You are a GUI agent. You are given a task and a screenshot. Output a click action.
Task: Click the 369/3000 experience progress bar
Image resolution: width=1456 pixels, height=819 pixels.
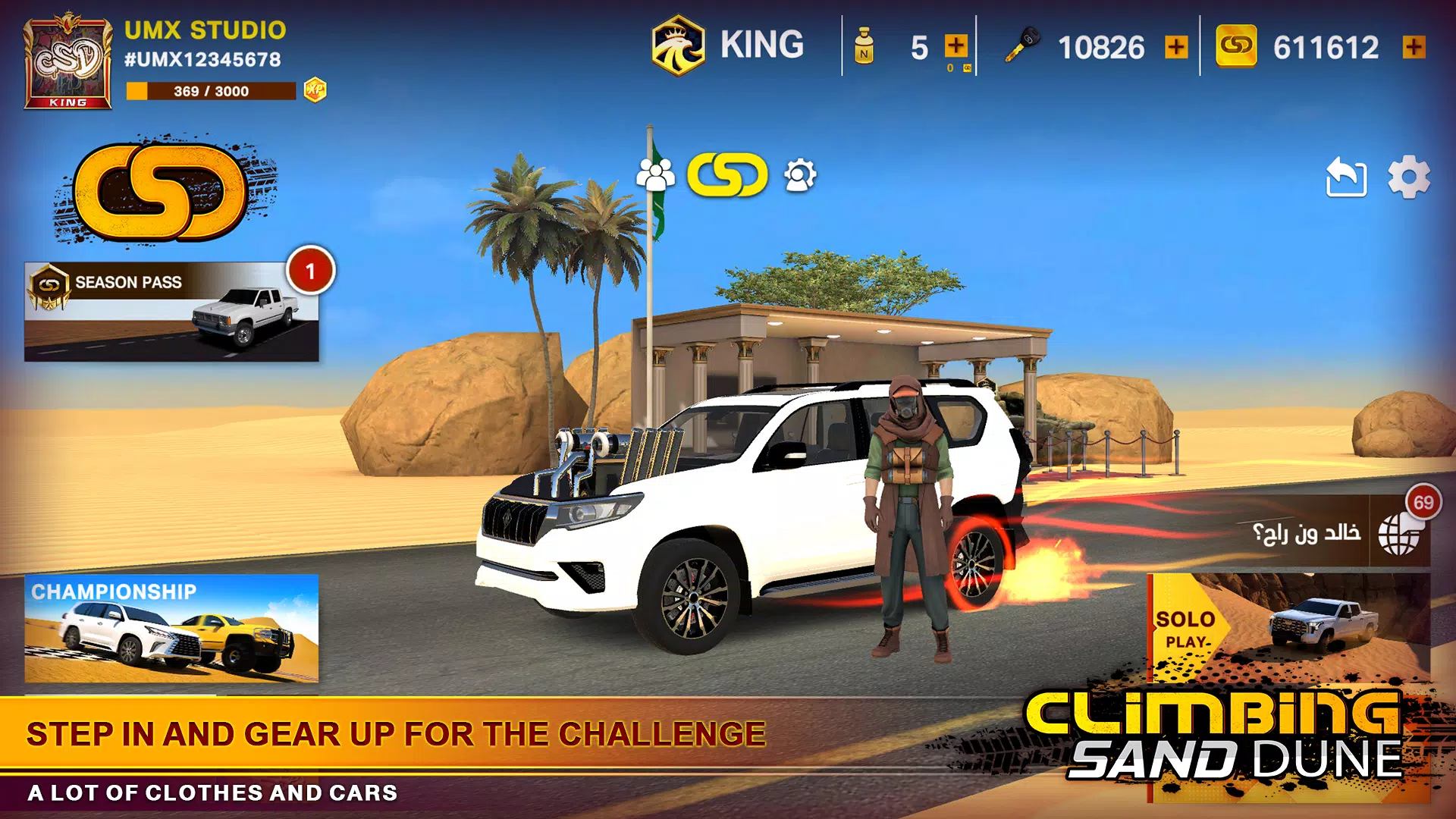[212, 89]
